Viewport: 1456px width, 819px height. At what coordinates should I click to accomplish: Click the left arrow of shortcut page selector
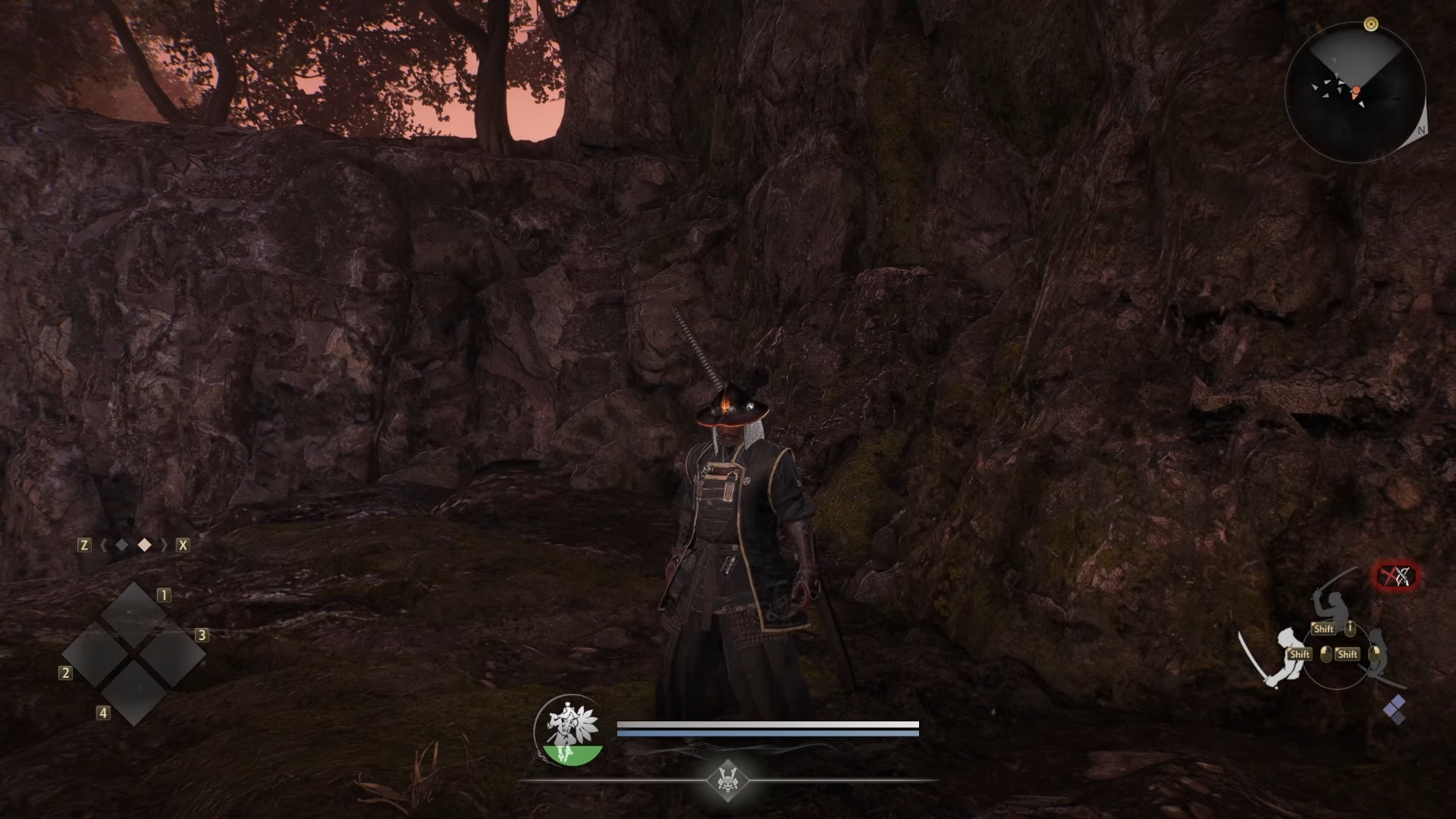(x=103, y=545)
